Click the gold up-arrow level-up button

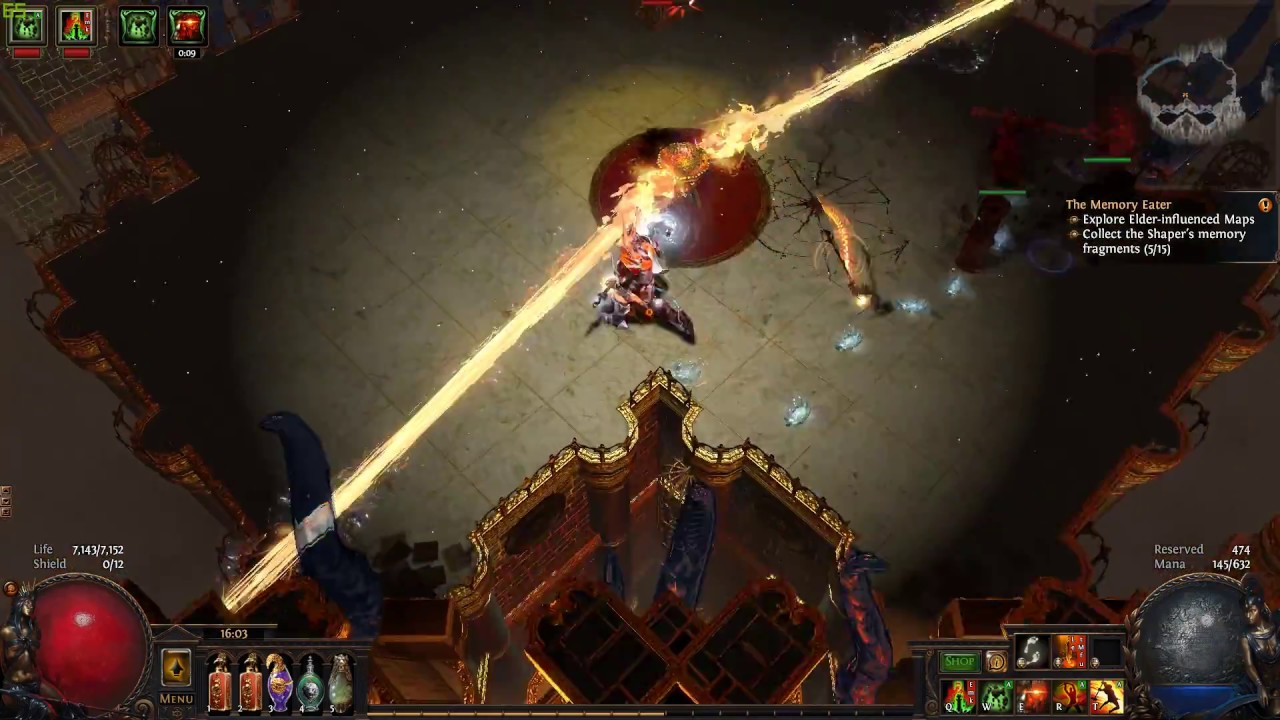(176, 667)
